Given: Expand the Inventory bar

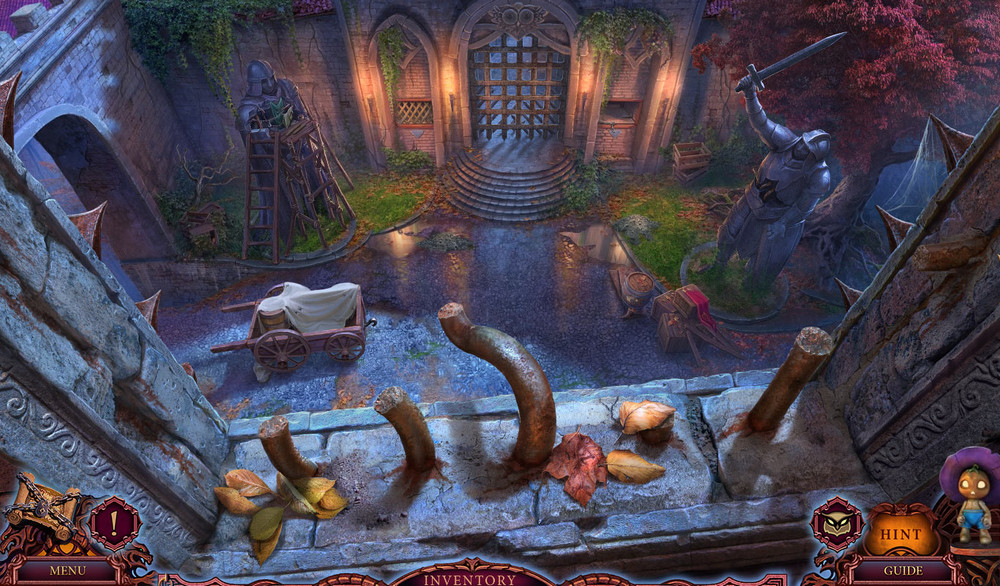Looking at the screenshot, I should [470, 578].
